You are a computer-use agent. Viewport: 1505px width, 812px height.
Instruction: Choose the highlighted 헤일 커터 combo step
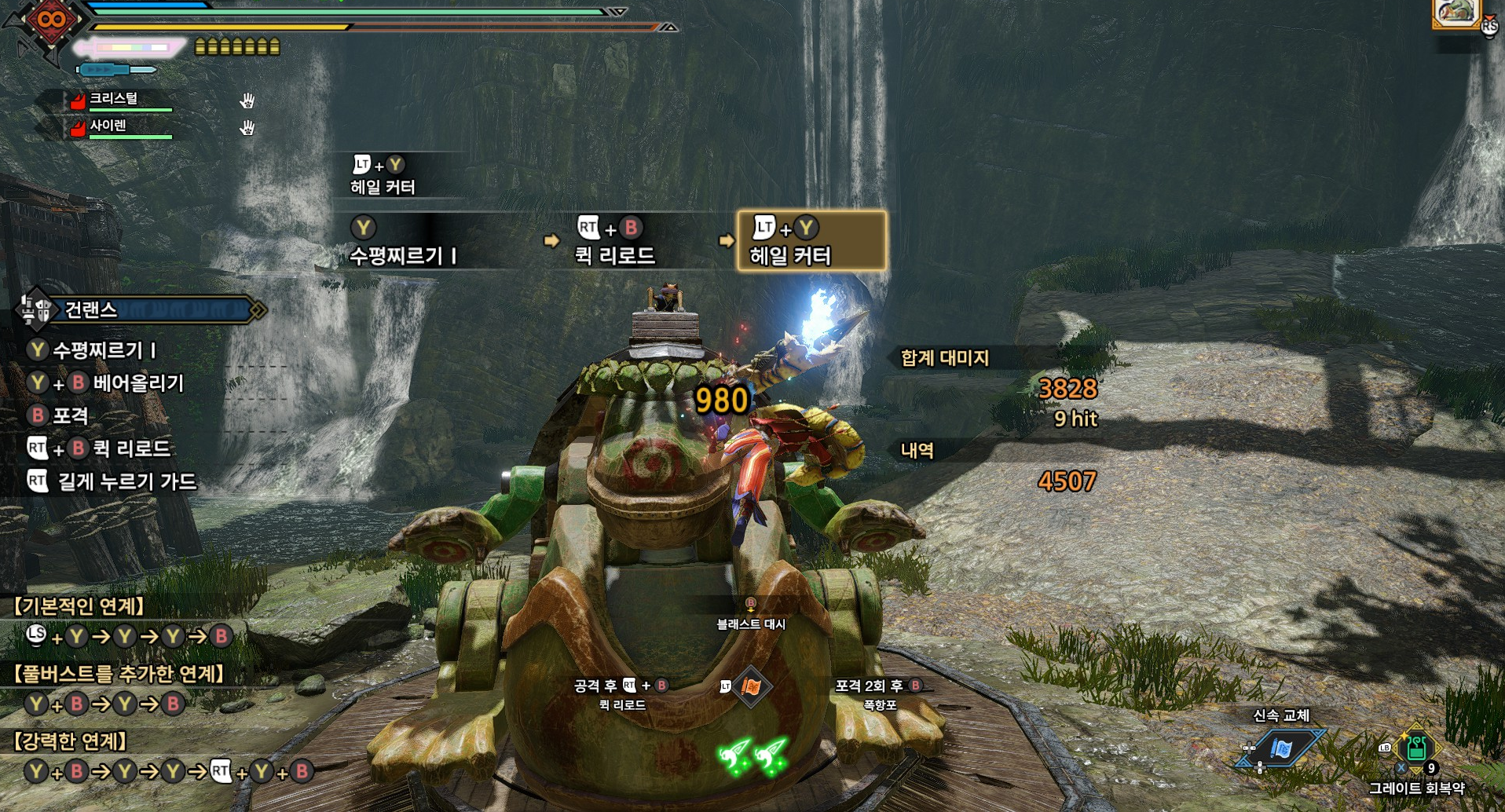811,241
